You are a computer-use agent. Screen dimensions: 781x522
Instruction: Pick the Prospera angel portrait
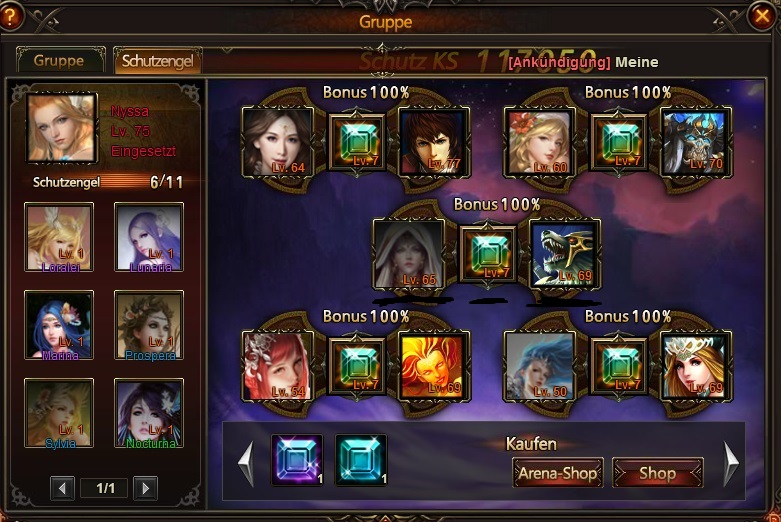149,325
